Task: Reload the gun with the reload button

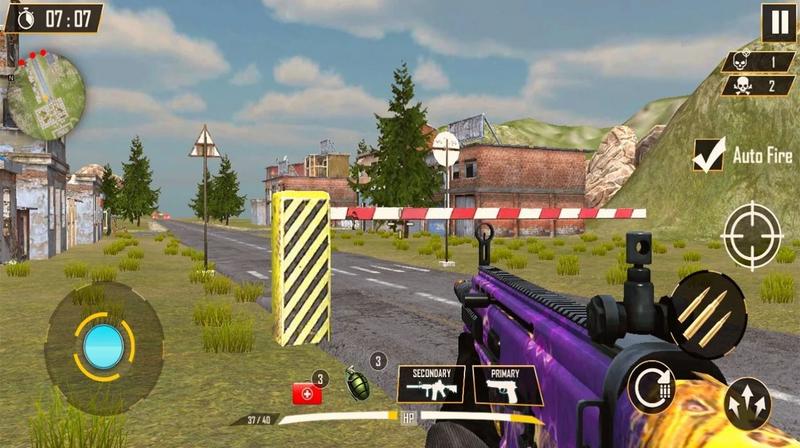Action: click(x=651, y=386)
